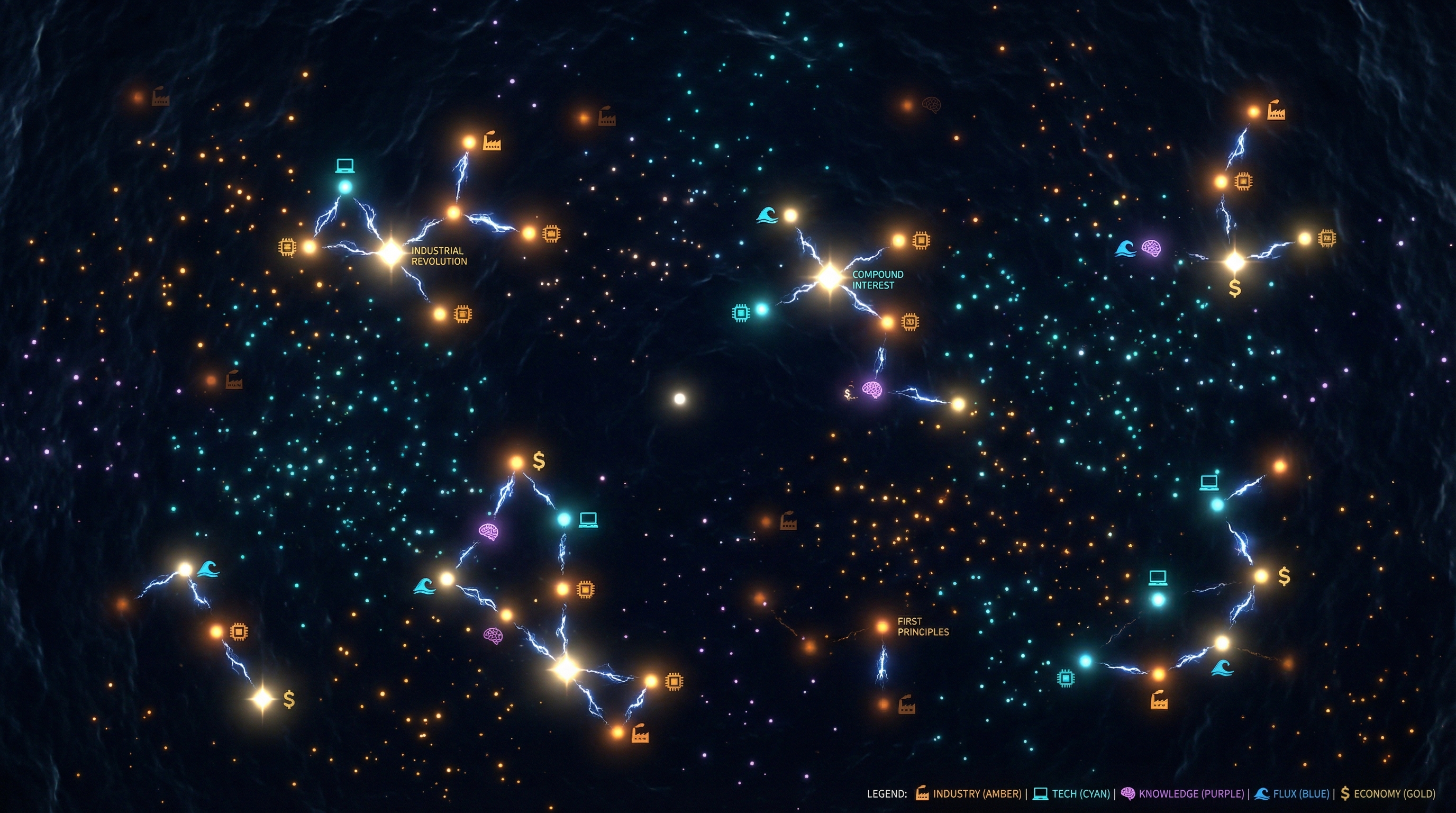Choose the First Principles node

point(882,627)
